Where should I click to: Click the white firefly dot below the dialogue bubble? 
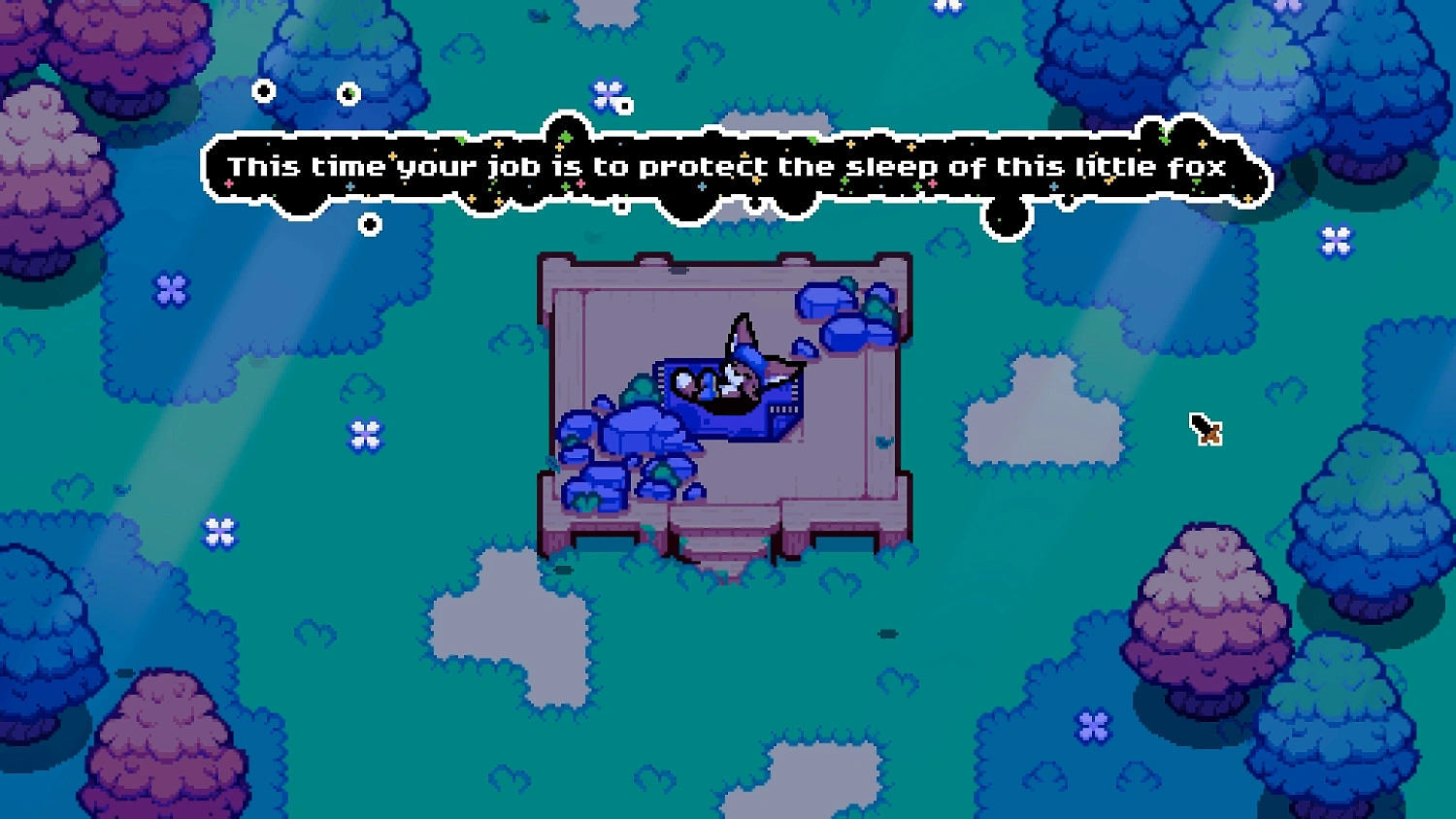click(x=370, y=225)
